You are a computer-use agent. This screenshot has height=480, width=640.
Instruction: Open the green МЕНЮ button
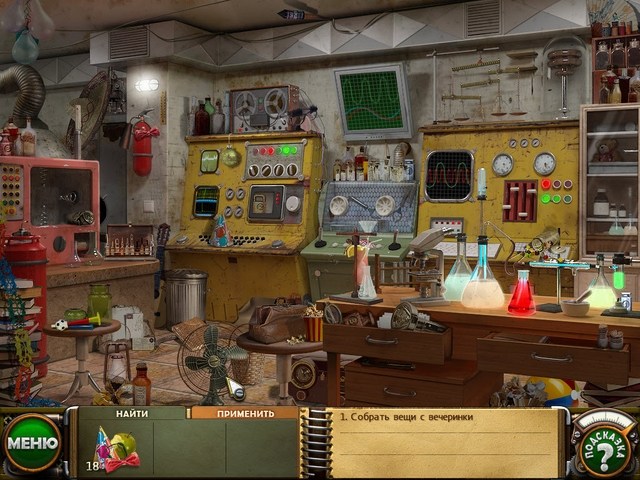point(31,443)
